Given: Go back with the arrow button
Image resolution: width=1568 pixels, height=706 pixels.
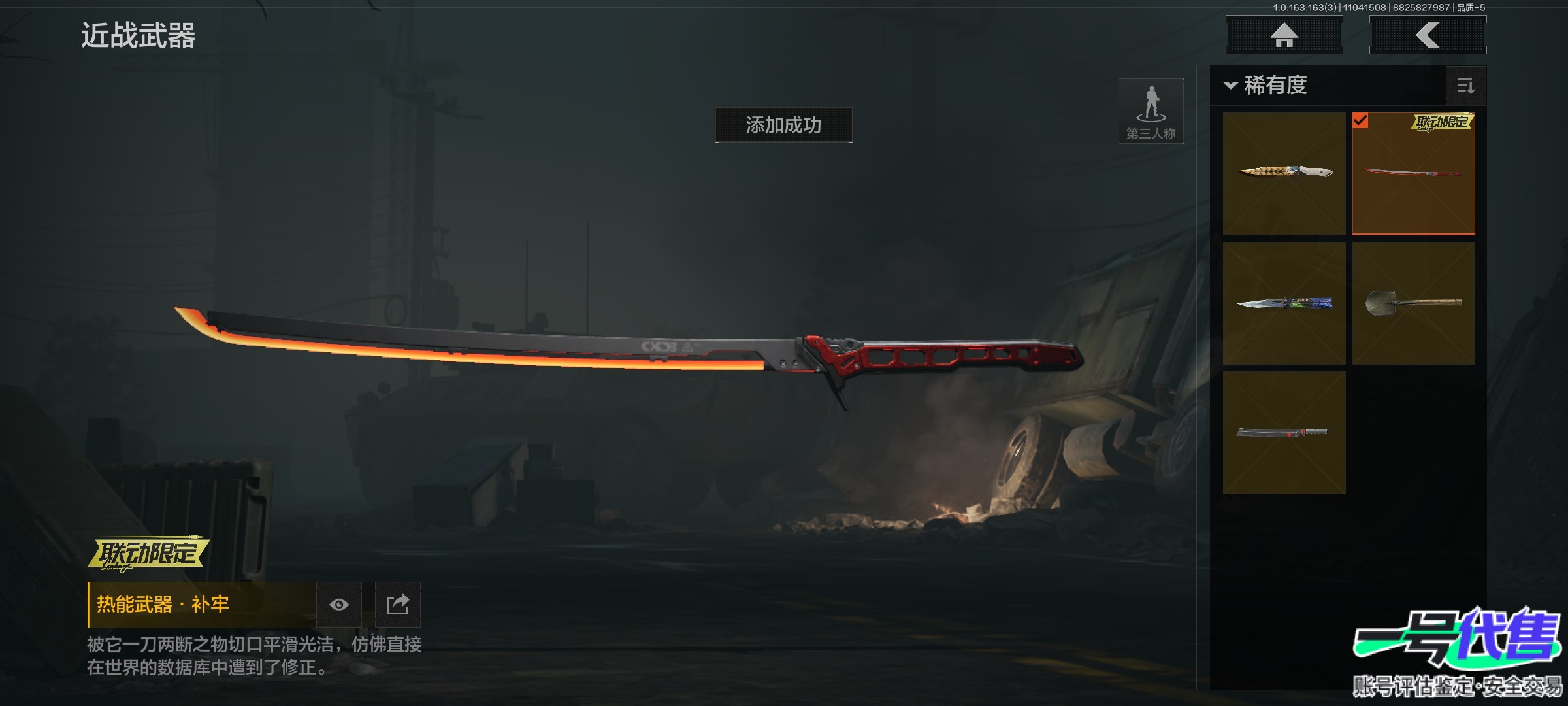Looking at the screenshot, I should pyautogui.click(x=1428, y=35).
